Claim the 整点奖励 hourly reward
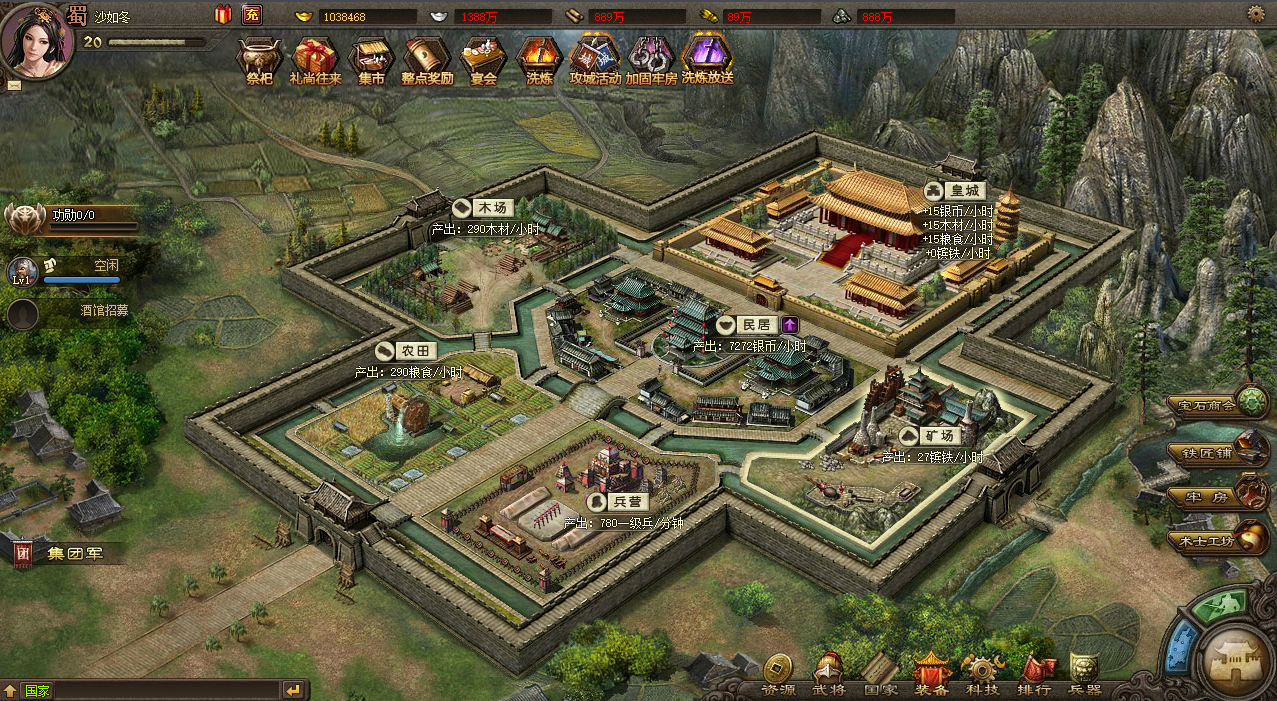This screenshot has height=701, width=1277. tap(427, 58)
